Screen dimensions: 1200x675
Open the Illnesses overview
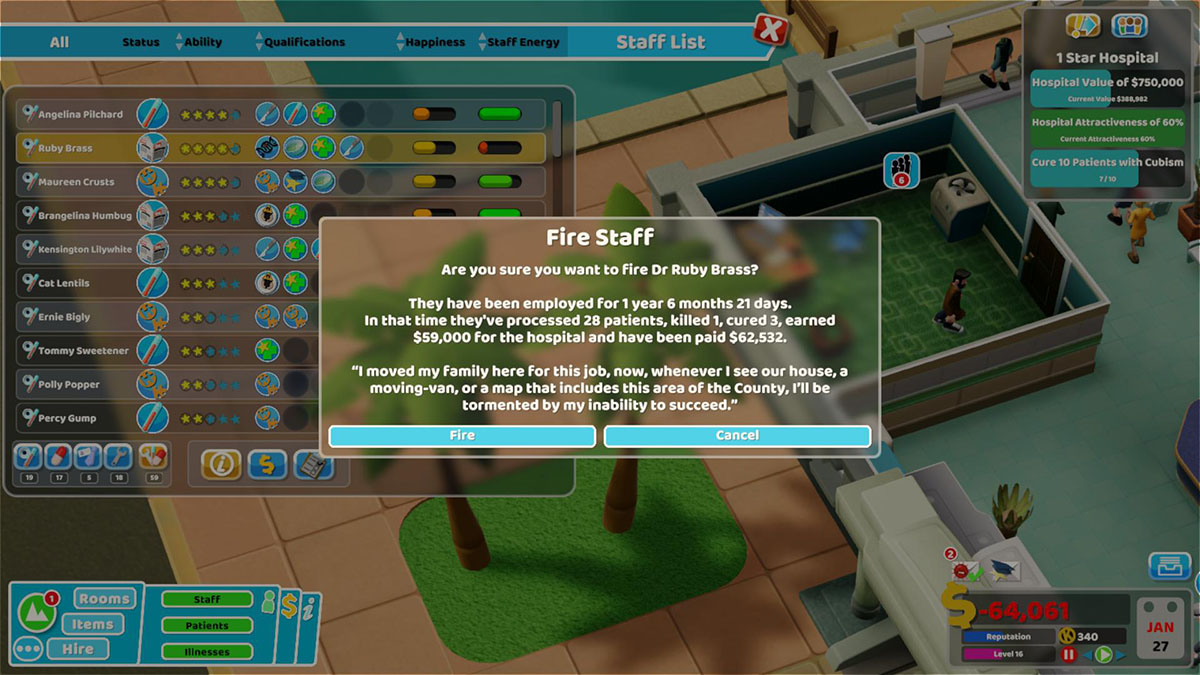click(207, 652)
